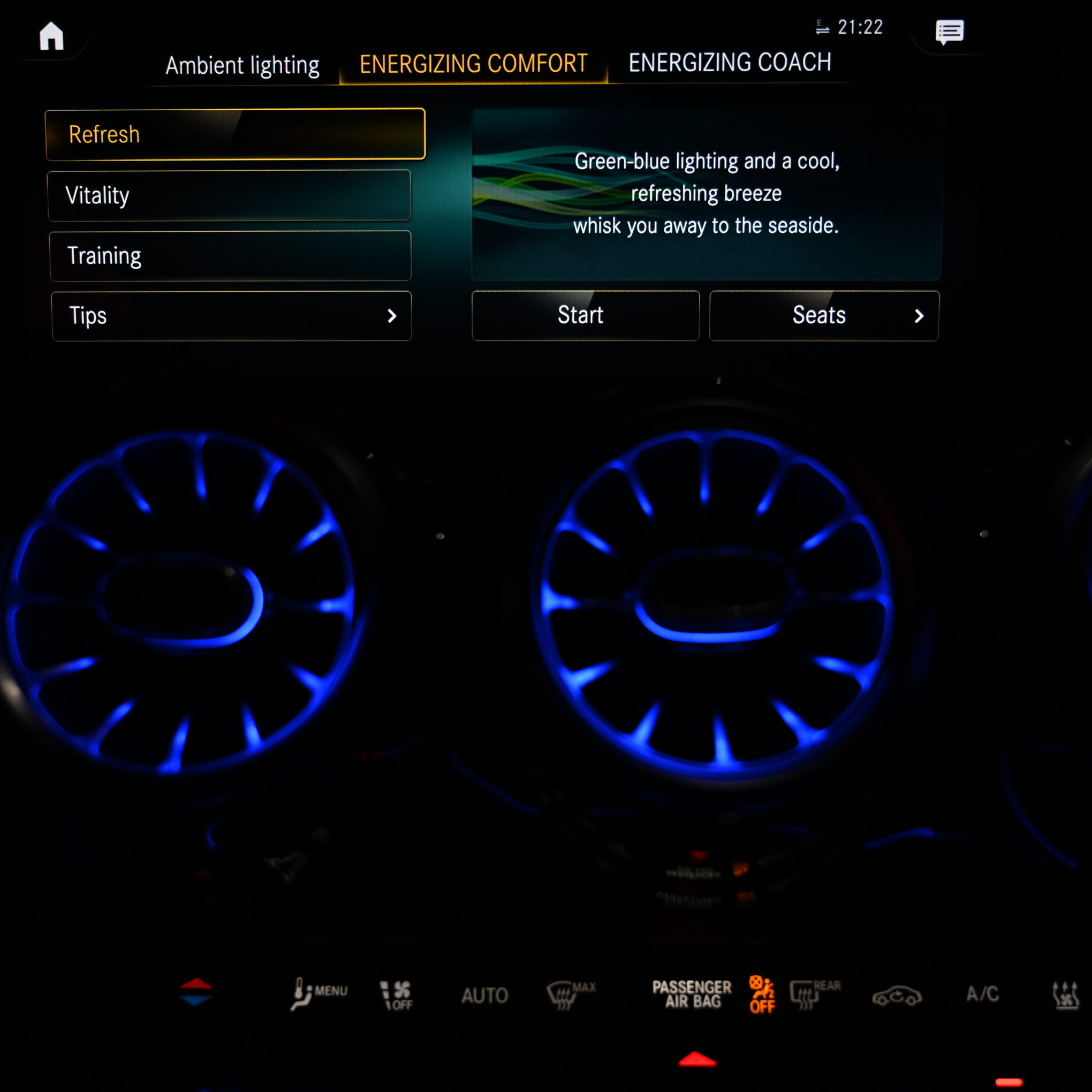Screen dimensions: 1092x1092
Task: Open the ENERGIZING COACH tab
Action: [729, 63]
